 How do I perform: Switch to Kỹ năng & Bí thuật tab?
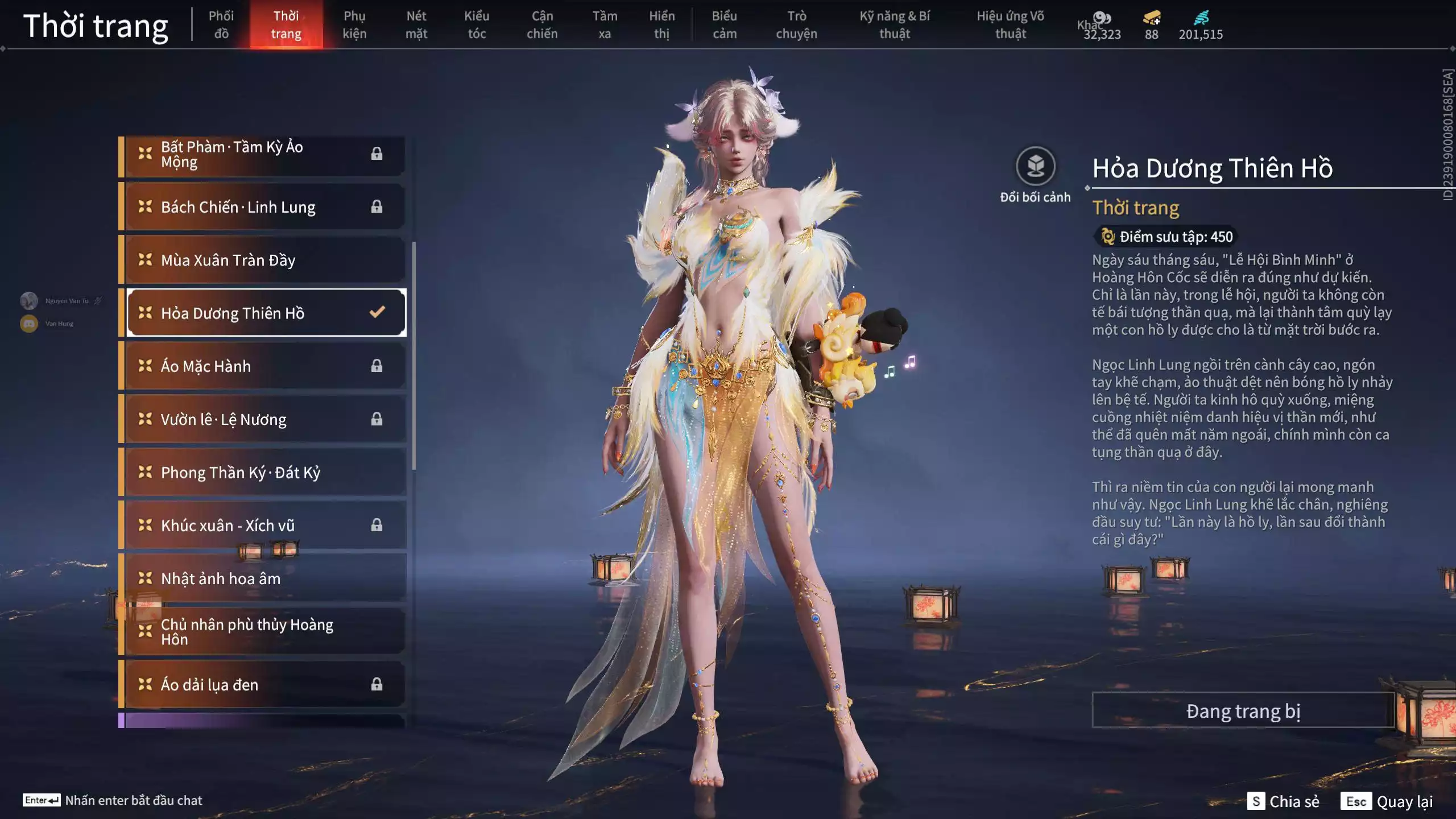coord(895,24)
